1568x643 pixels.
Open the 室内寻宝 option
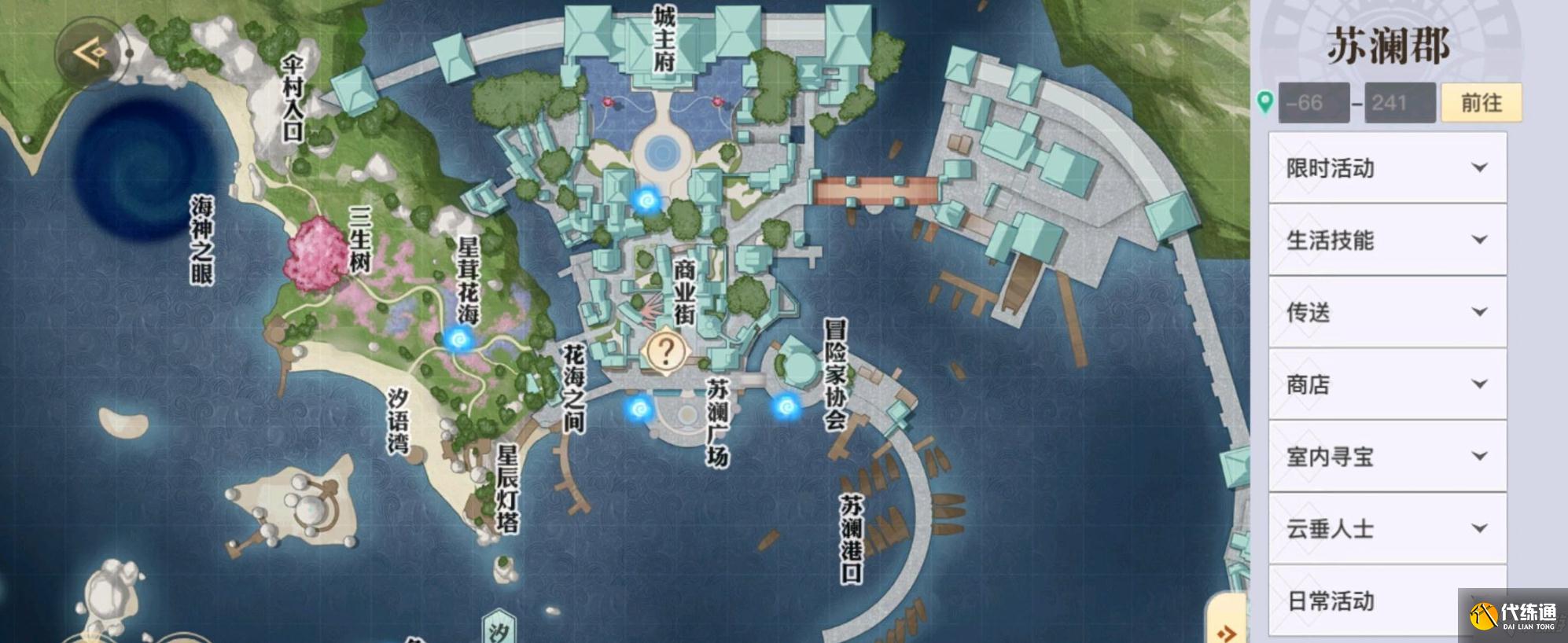pos(1386,457)
